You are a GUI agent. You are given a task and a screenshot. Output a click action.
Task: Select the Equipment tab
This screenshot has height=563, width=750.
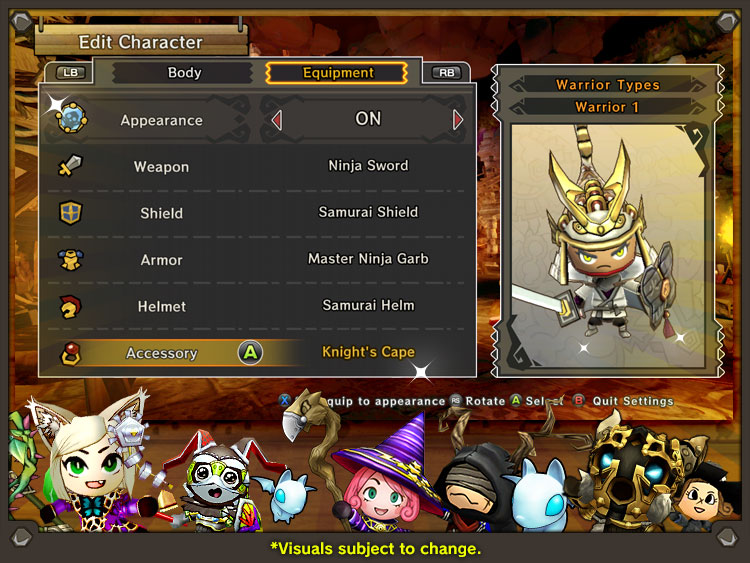(x=338, y=73)
